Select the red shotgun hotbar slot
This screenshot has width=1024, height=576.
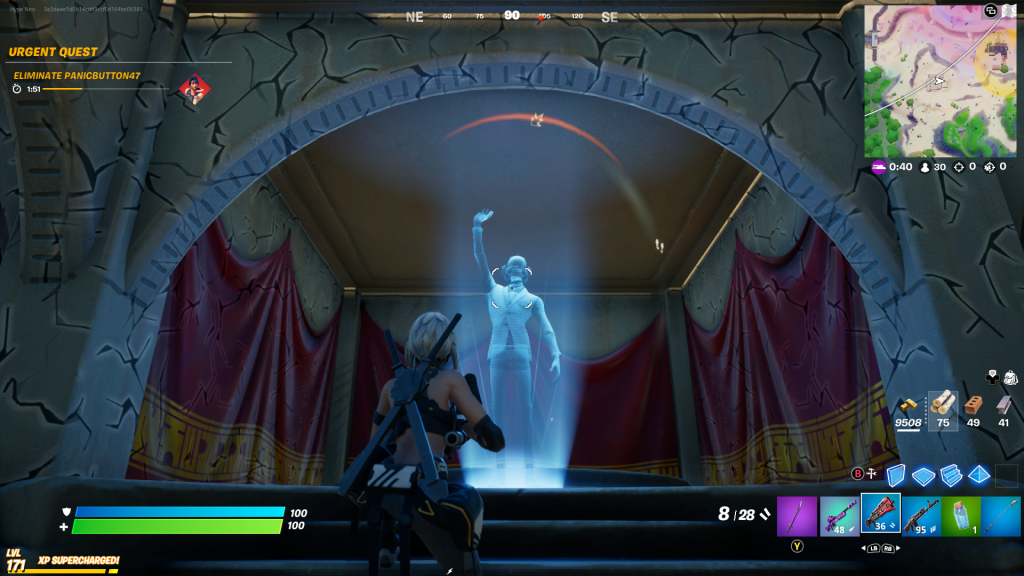coord(880,514)
